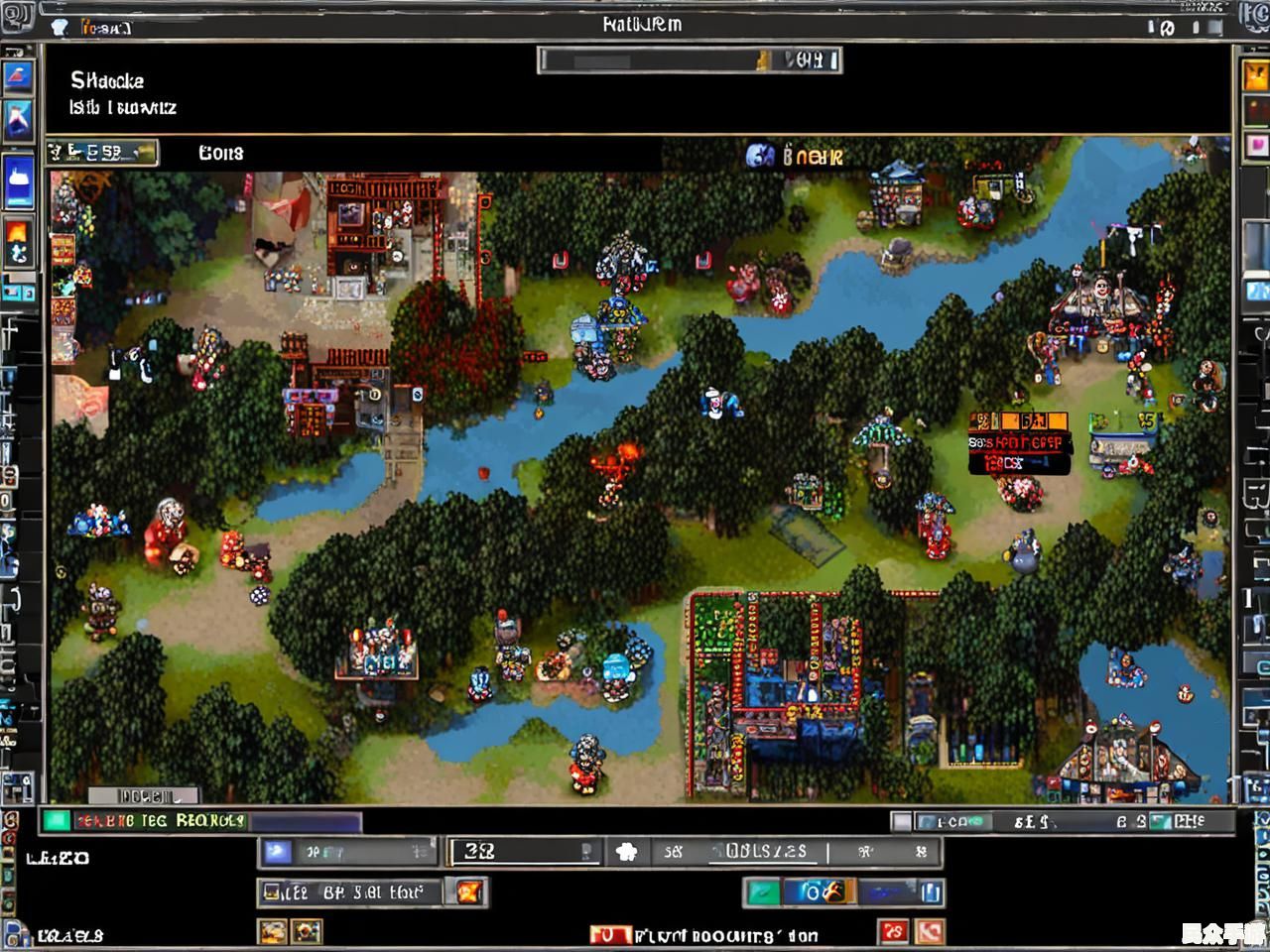Open the white ship icon in left sidebar

[19, 180]
